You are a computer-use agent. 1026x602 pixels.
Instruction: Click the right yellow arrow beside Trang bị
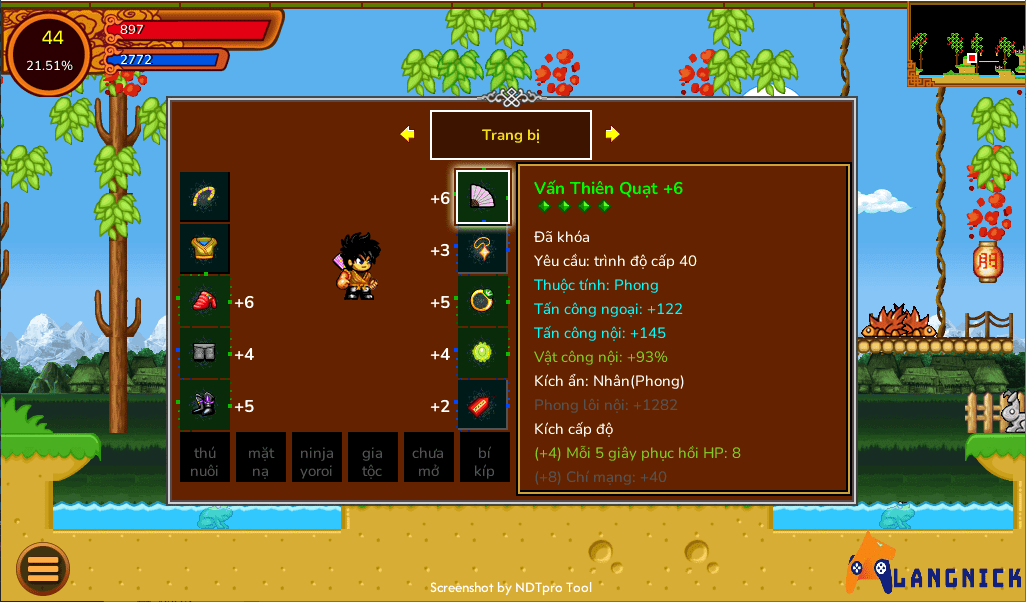pos(613,134)
